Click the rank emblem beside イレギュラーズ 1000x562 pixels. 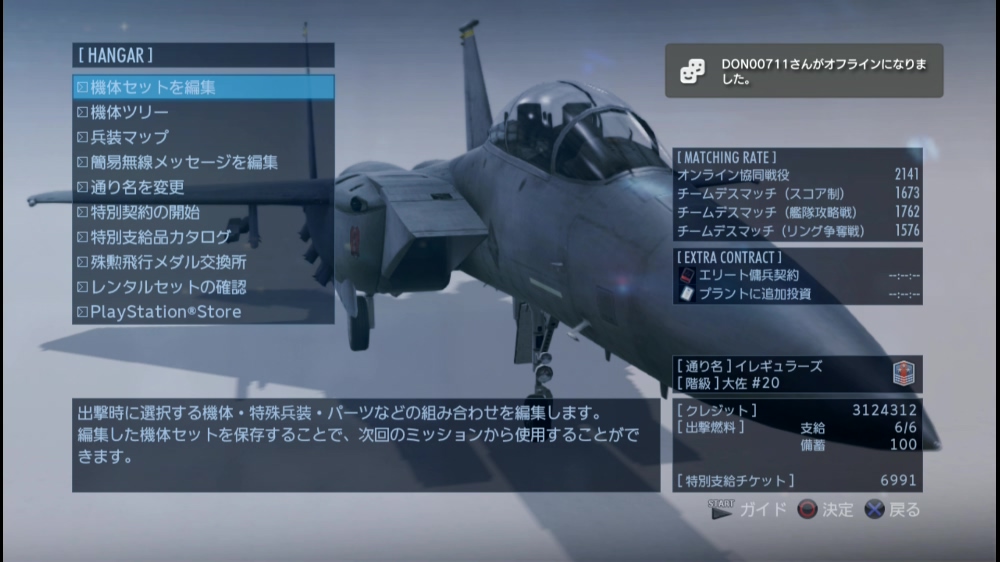tap(904, 374)
